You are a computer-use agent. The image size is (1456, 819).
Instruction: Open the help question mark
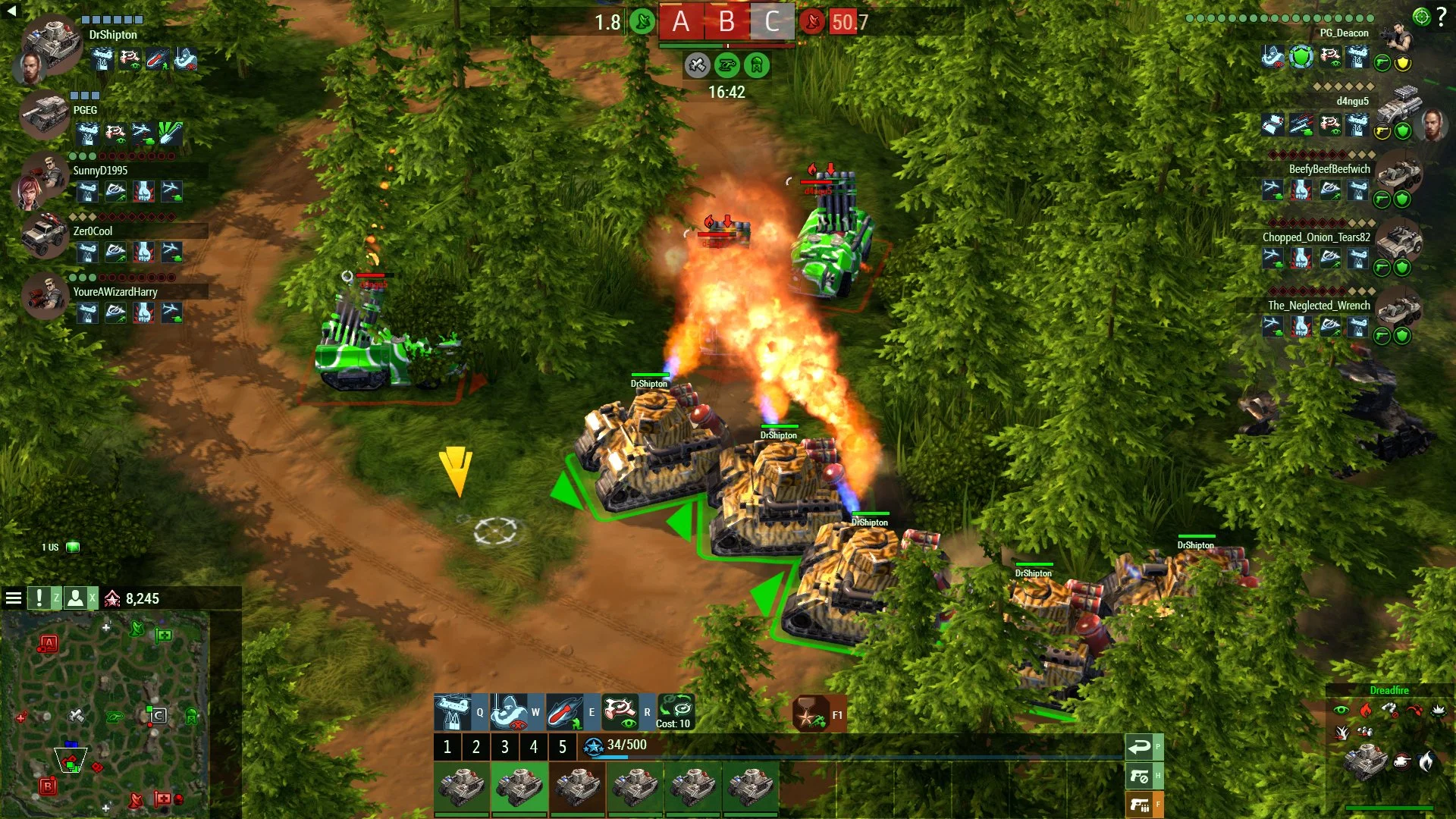click(1442, 17)
